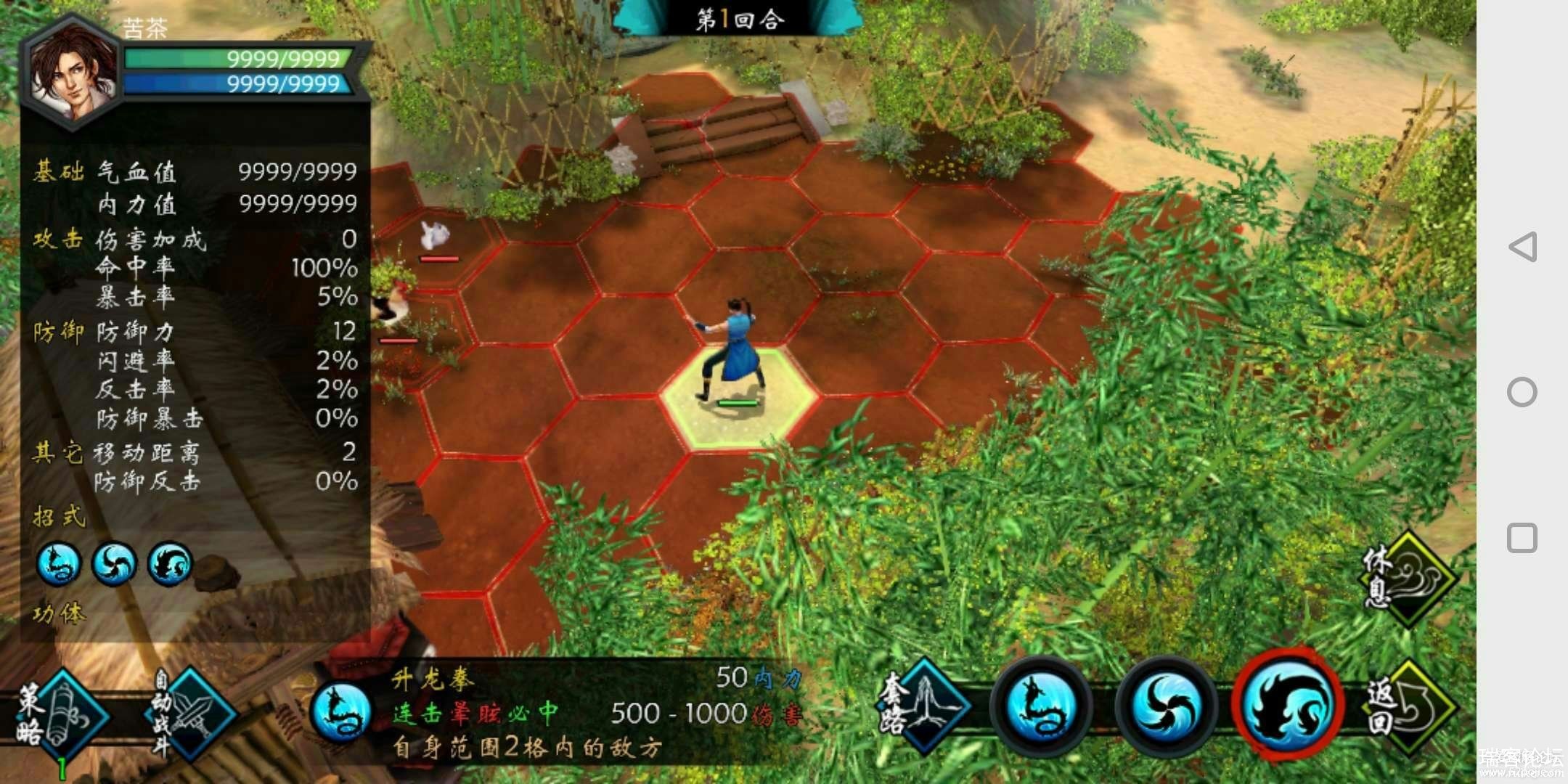Pick the swirl move icon under 招式

(x=114, y=564)
